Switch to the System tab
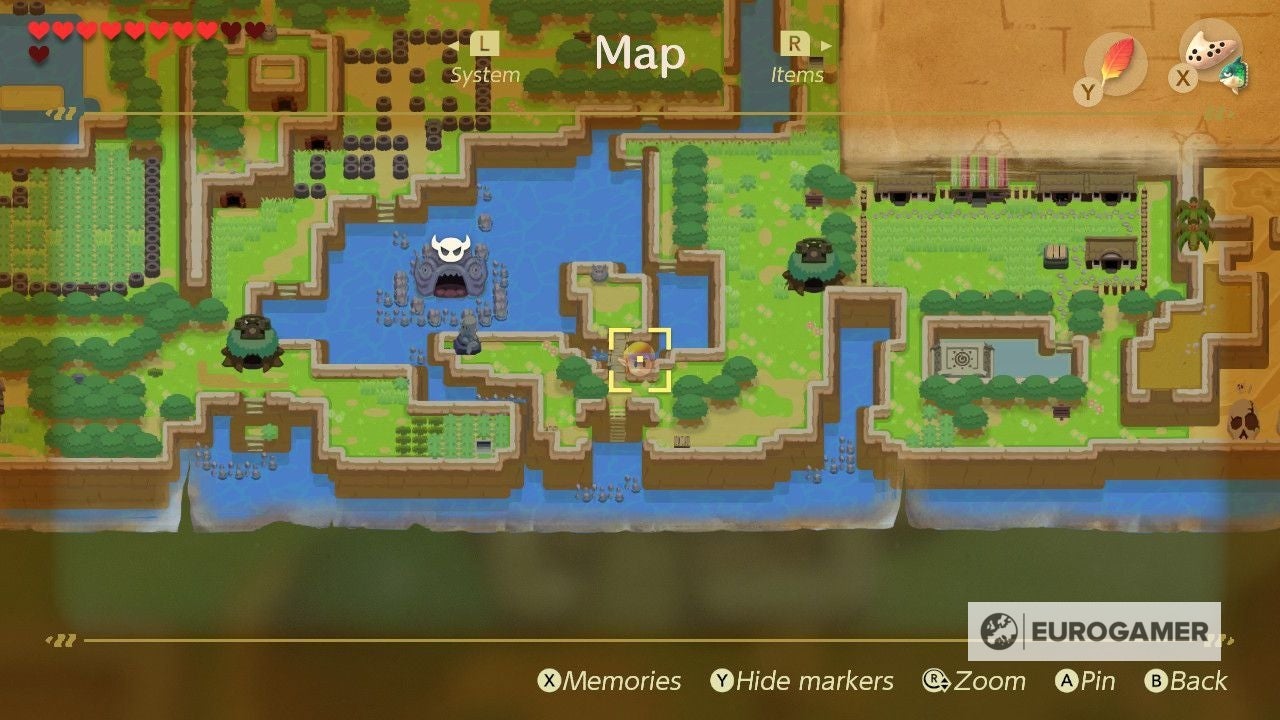1280x720 pixels. pyautogui.click(x=487, y=74)
